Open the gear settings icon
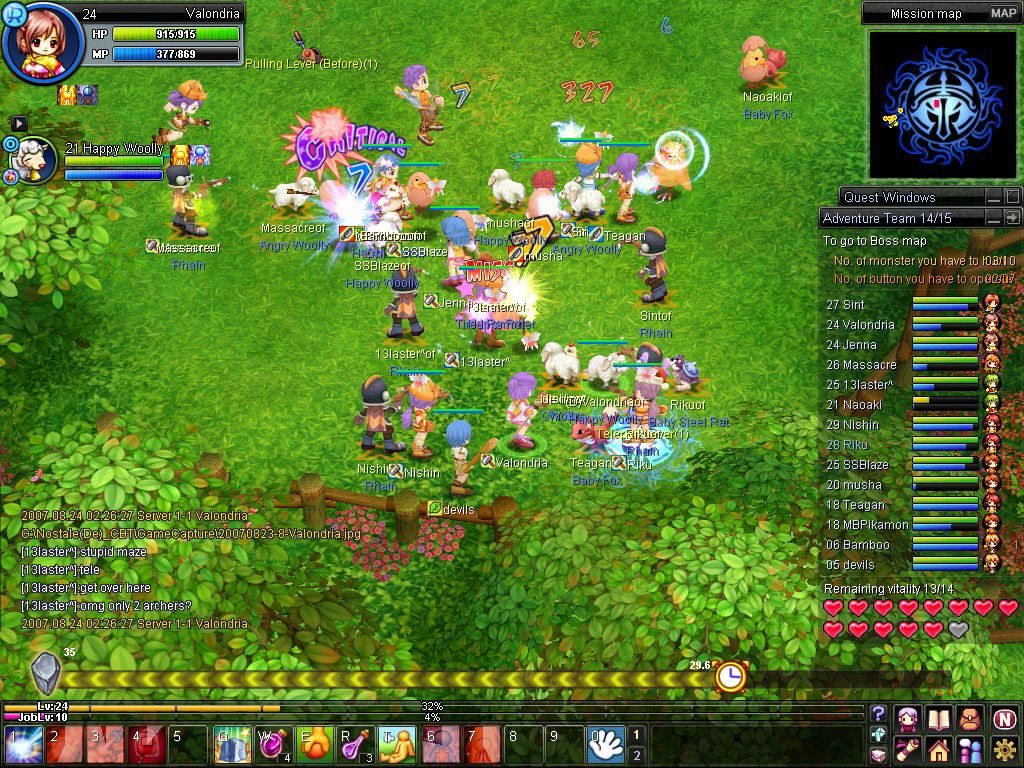The image size is (1024, 768). tap(1004, 749)
